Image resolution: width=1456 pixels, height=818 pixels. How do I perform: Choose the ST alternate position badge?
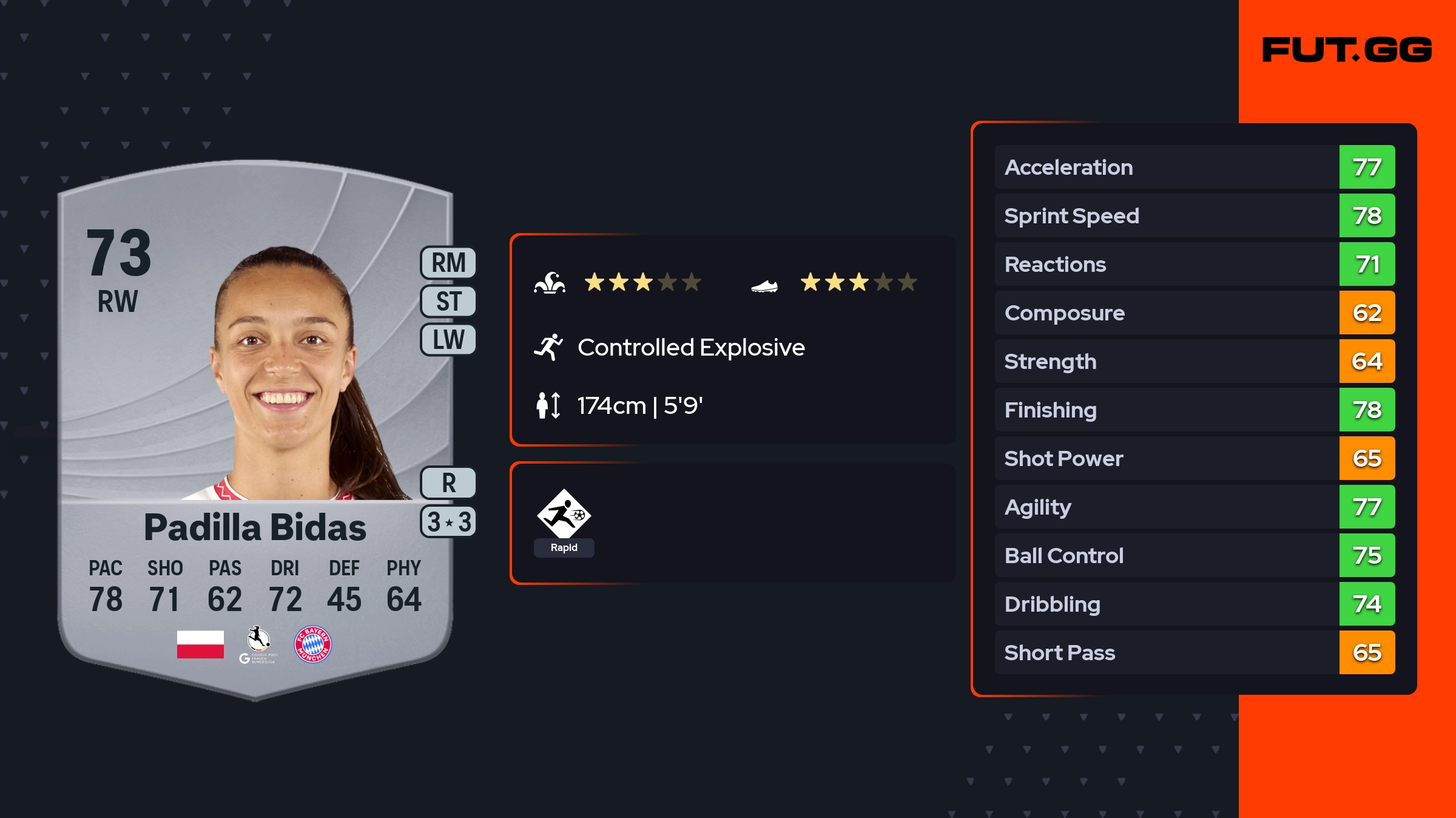point(448,301)
